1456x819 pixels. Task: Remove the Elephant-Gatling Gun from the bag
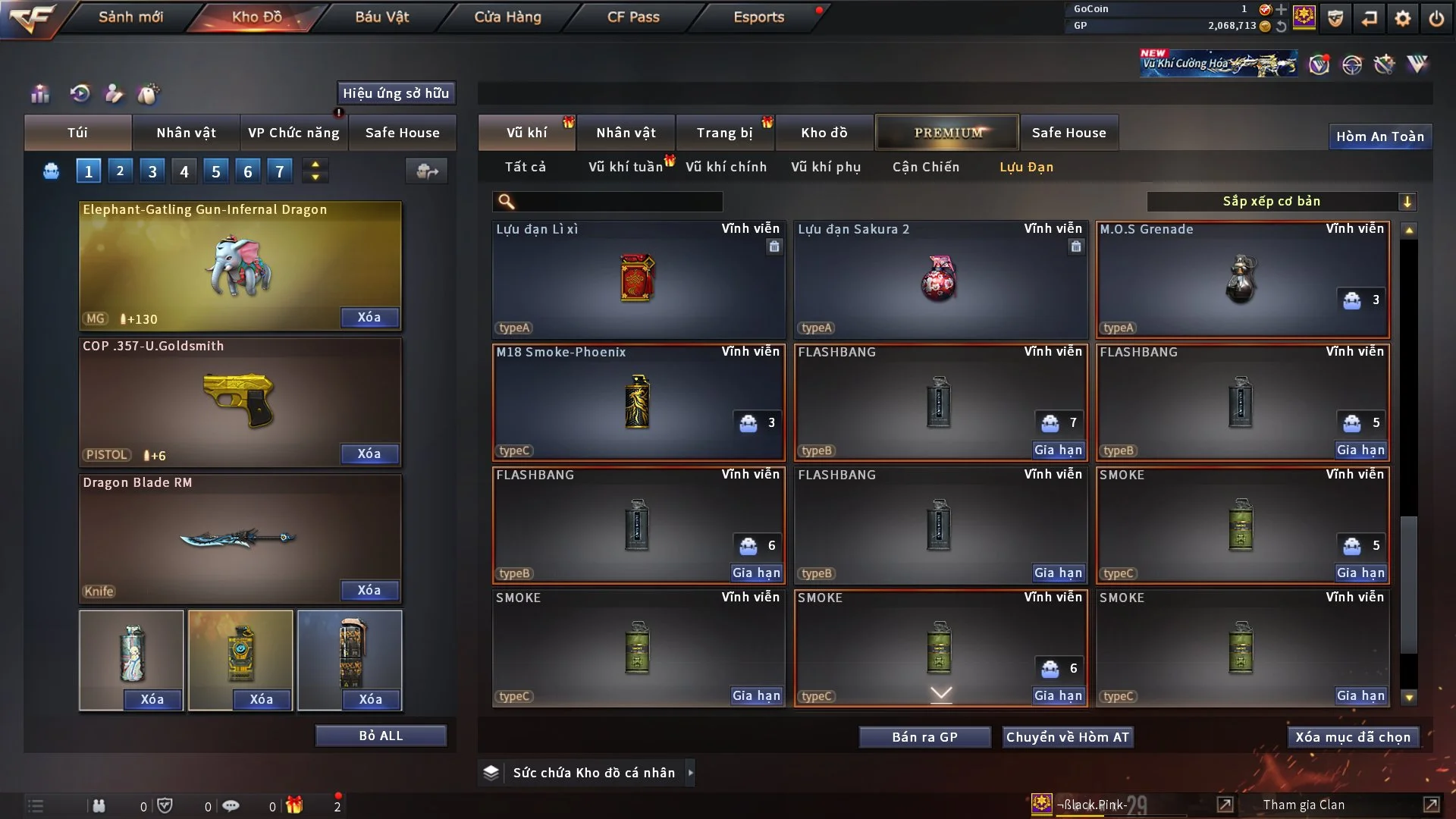coord(369,317)
